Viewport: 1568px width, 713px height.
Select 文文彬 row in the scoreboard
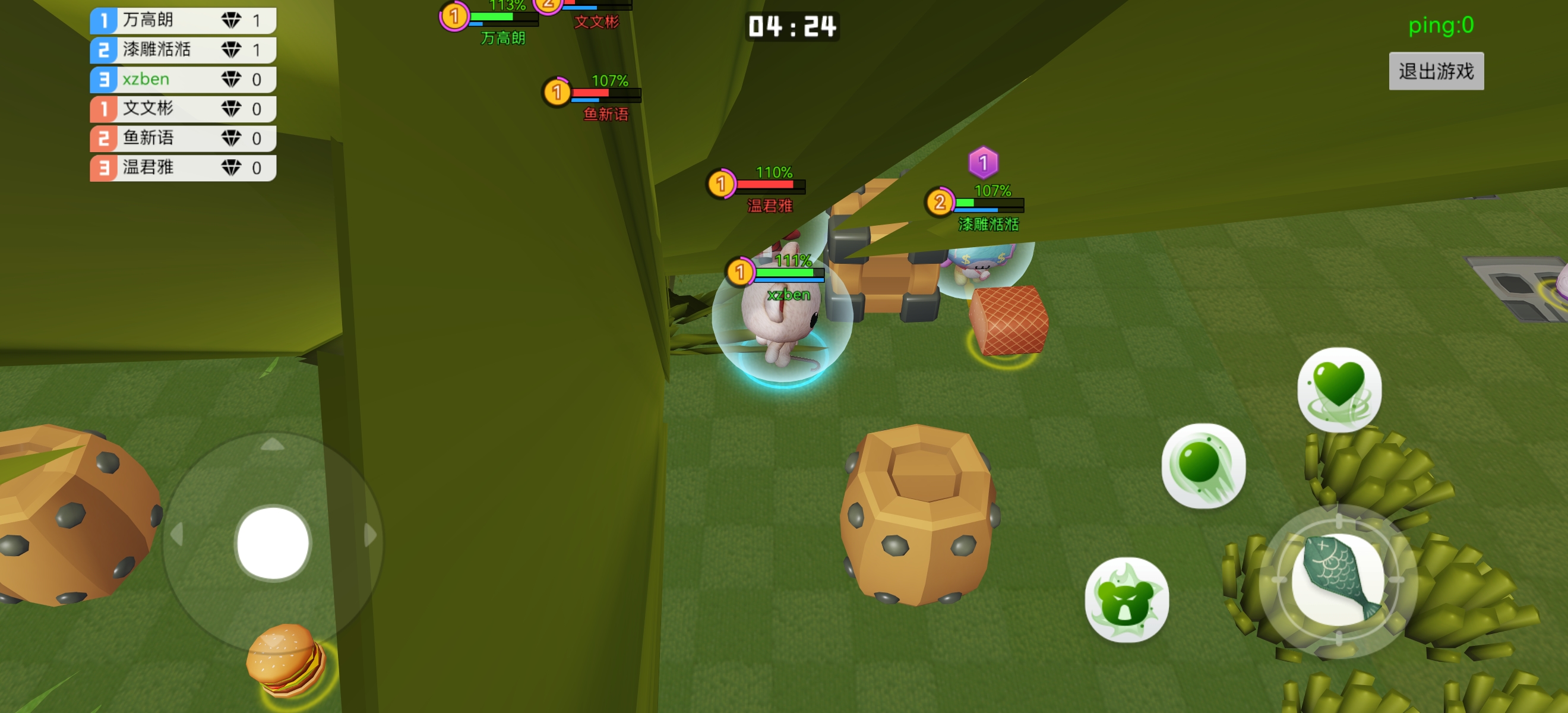tap(182, 108)
